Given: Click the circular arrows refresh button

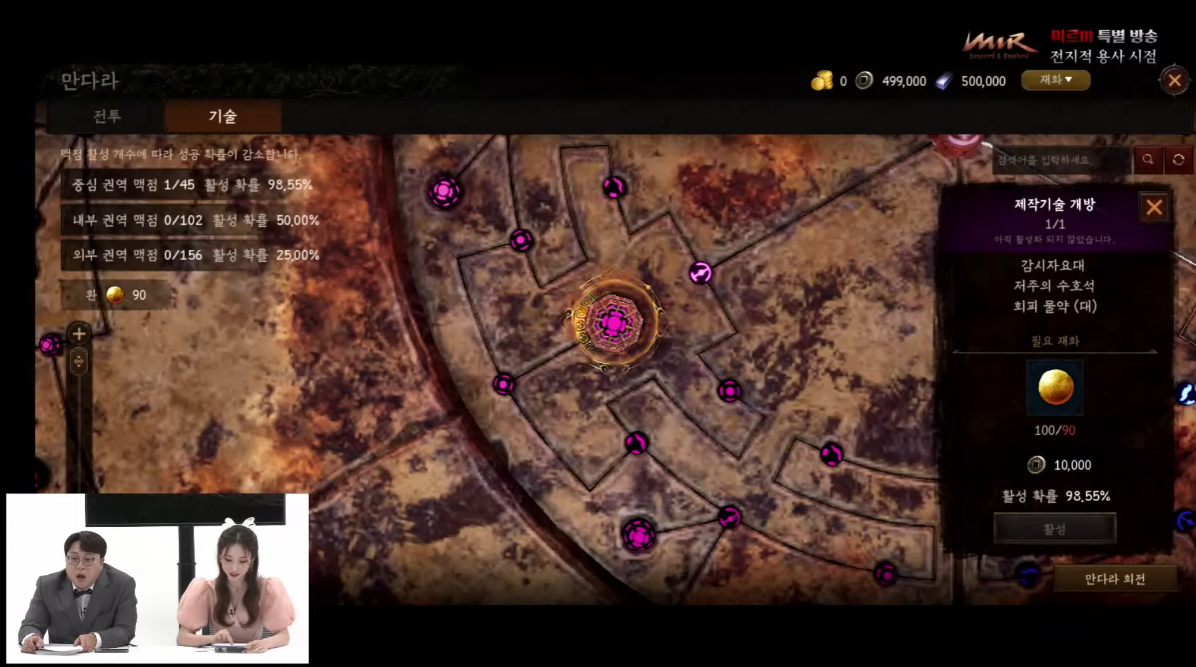Looking at the screenshot, I should (x=1179, y=160).
